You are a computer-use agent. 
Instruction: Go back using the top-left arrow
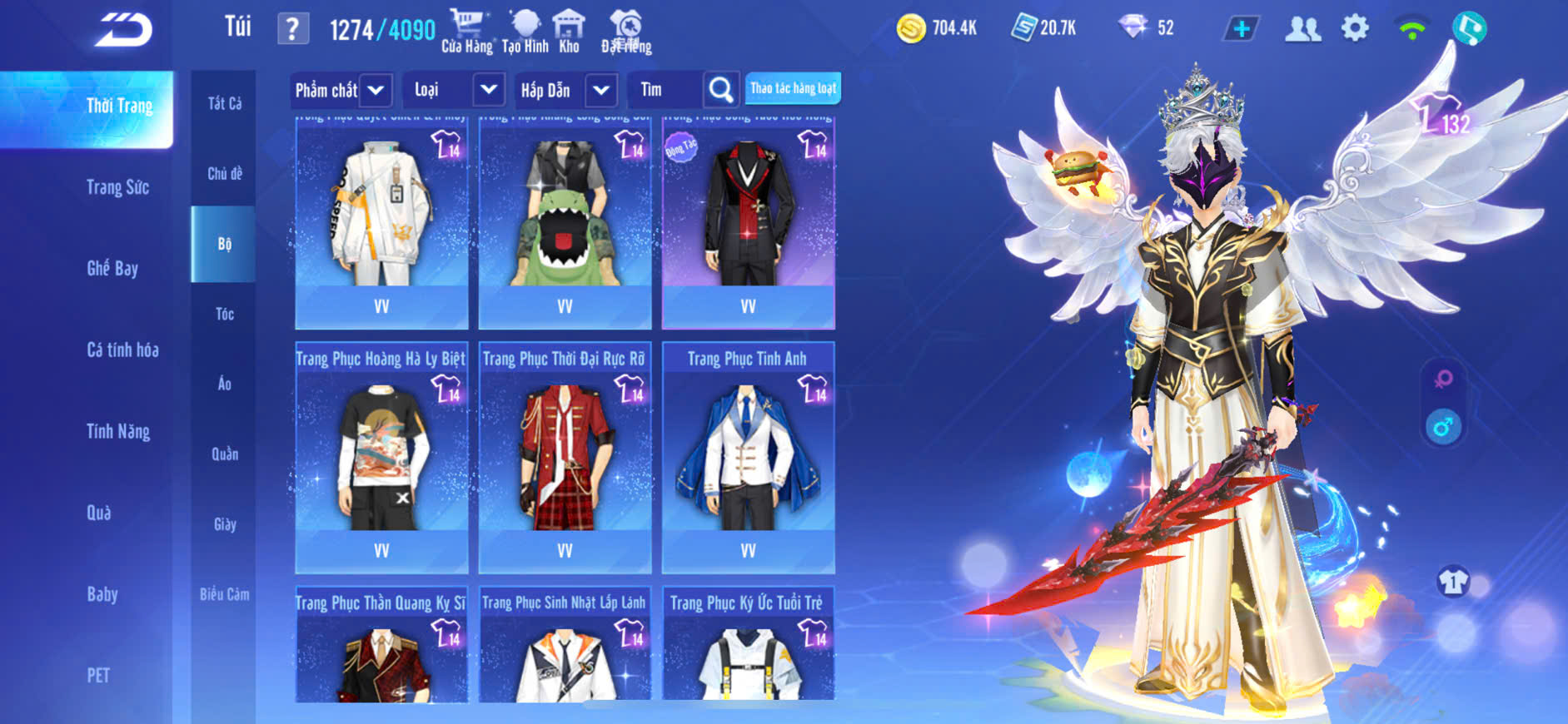[123, 30]
